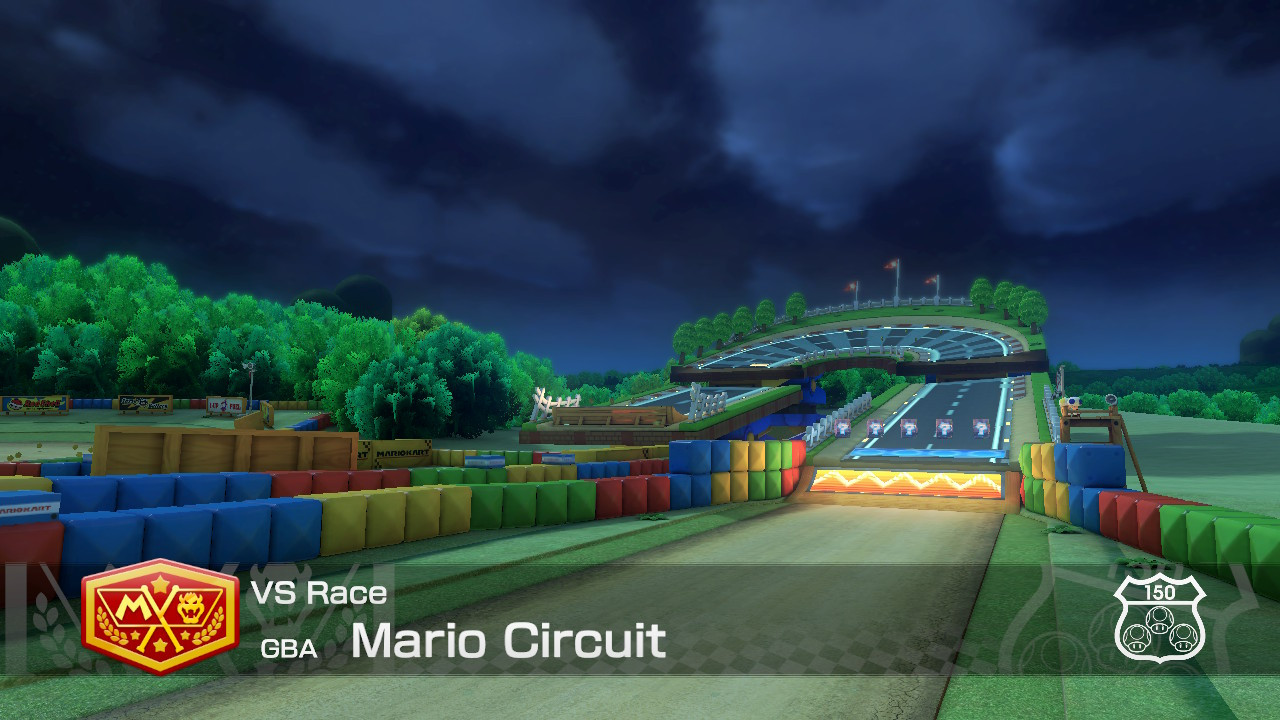Viewport: 1280px width, 720px height.
Task: Toggle the spotlight on the wooden tower
Action: coord(1111,399)
